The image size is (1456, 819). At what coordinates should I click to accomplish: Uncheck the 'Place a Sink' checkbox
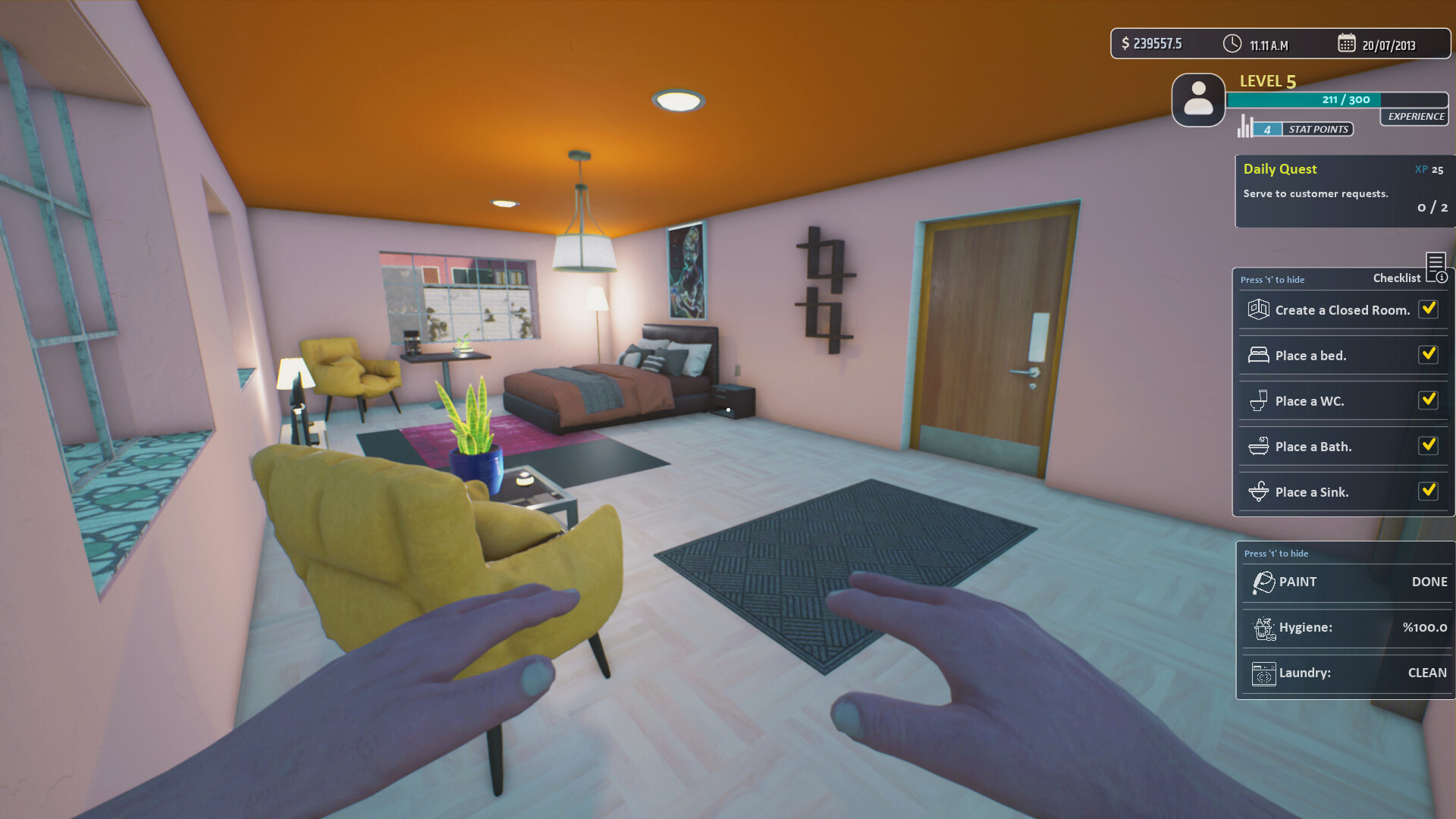click(1429, 491)
